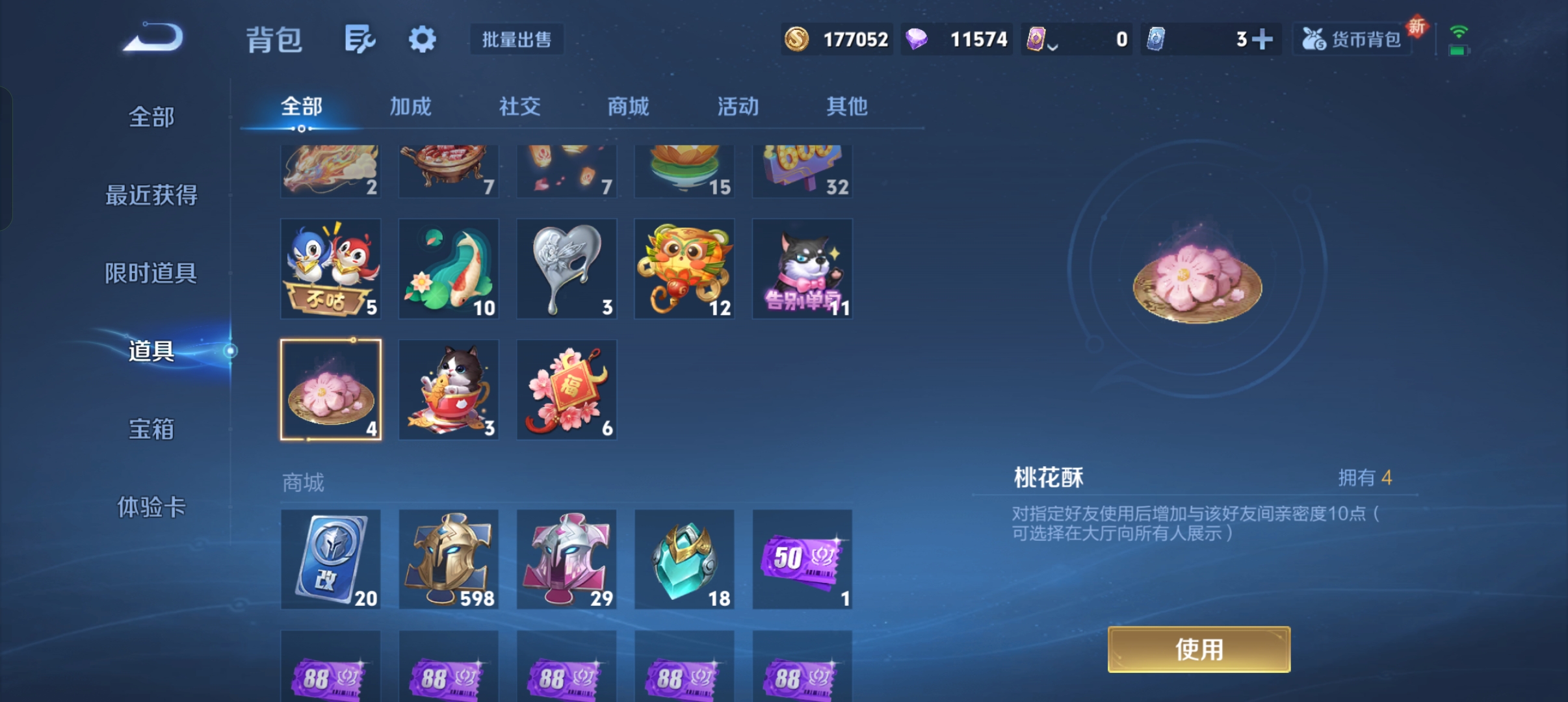Open the settings gear icon
Screen dimensions: 1568x702
(422, 39)
